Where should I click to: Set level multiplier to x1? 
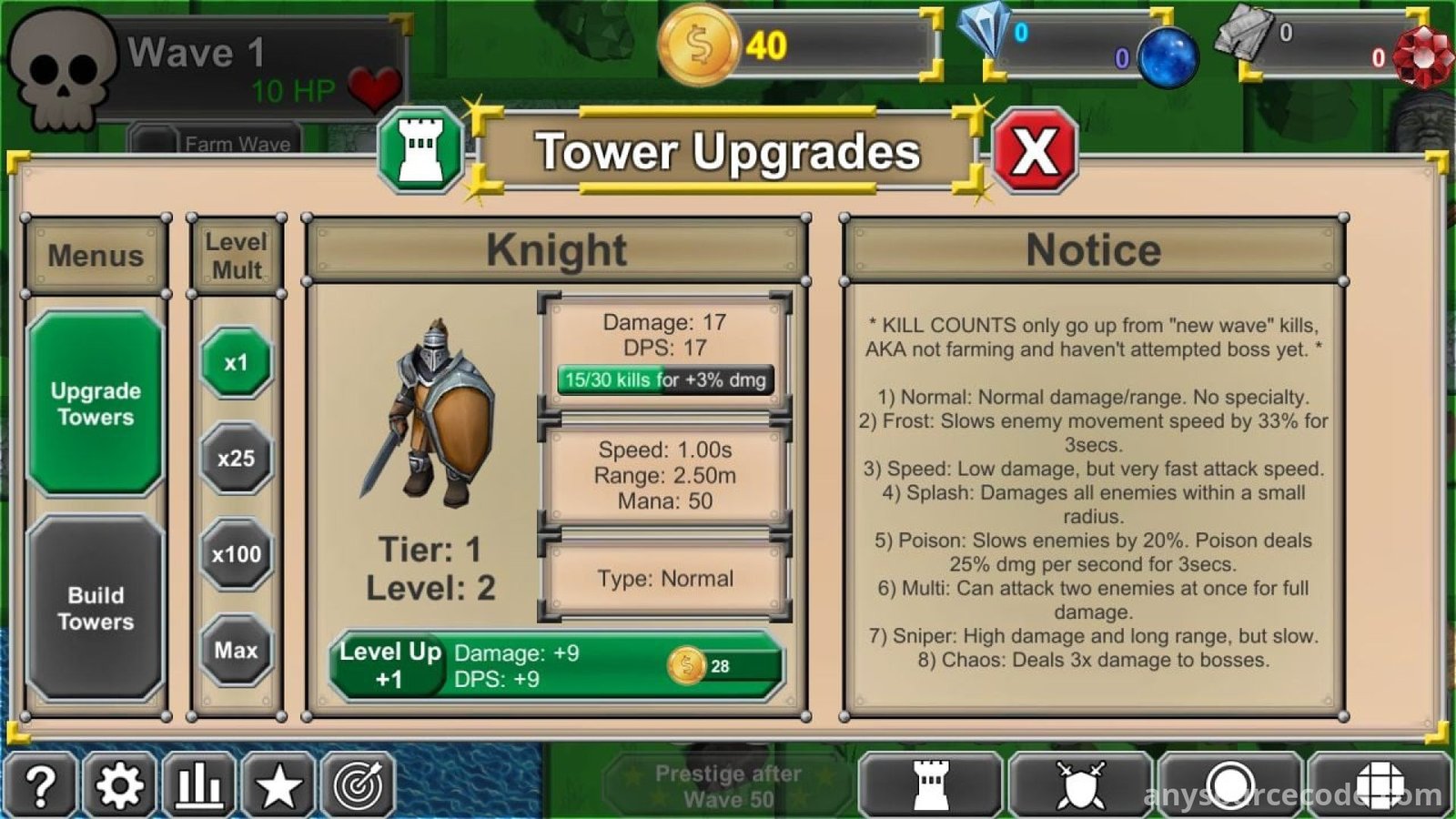click(x=236, y=363)
